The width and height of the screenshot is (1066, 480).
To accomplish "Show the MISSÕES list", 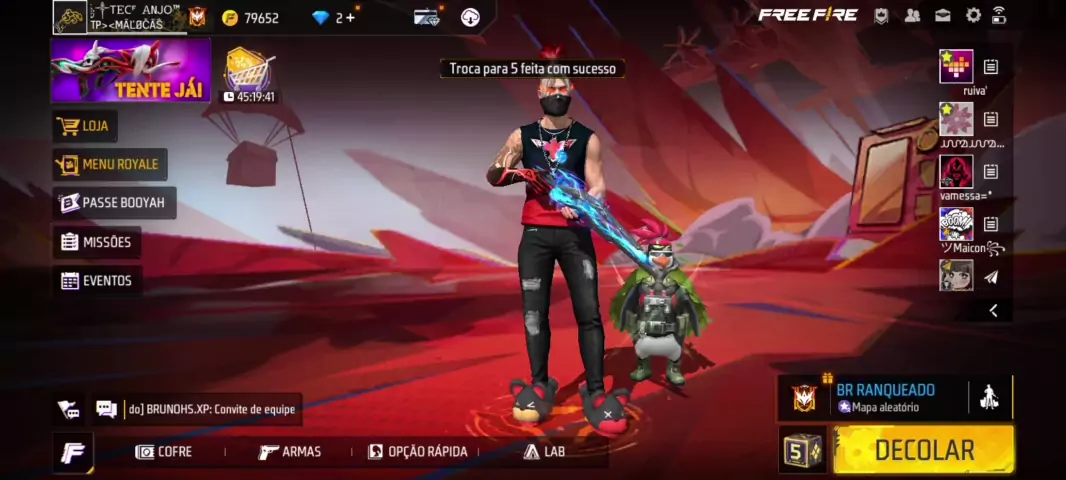I will point(96,242).
